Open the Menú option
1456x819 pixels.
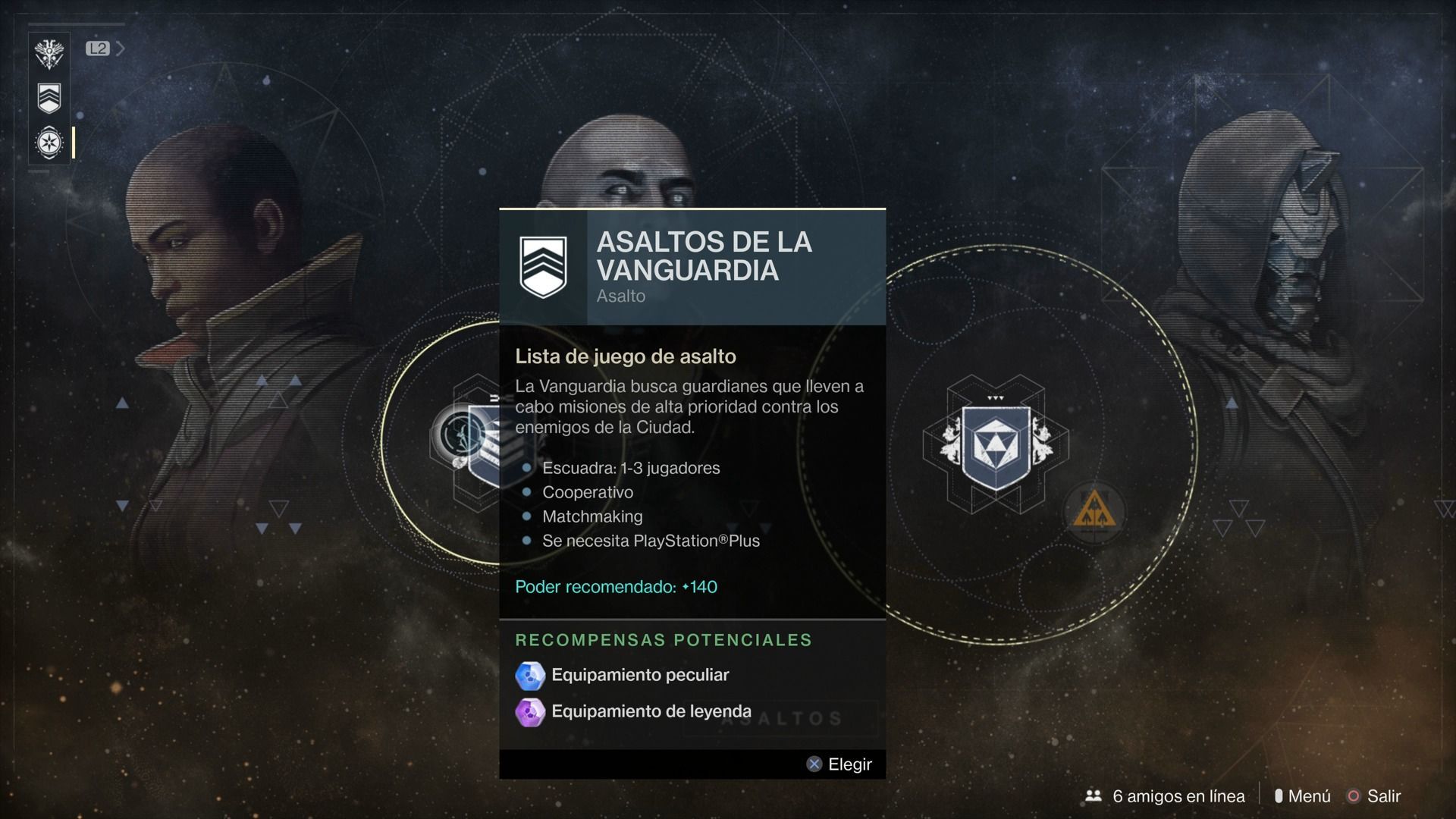[x=1303, y=796]
